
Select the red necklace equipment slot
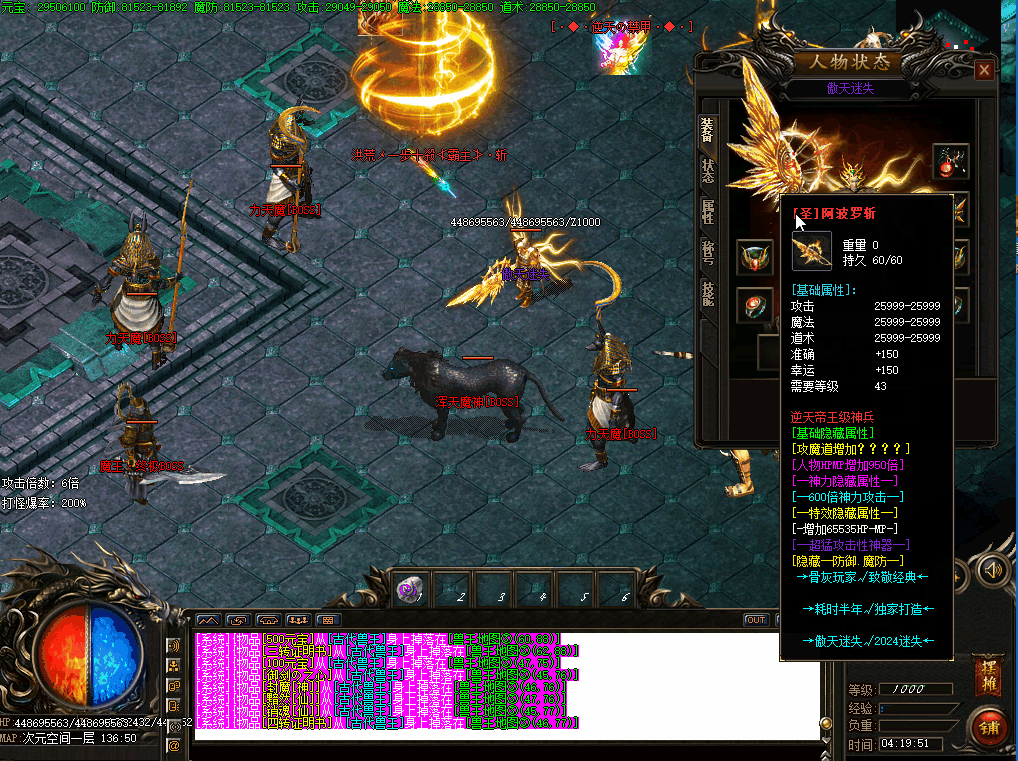pos(950,160)
